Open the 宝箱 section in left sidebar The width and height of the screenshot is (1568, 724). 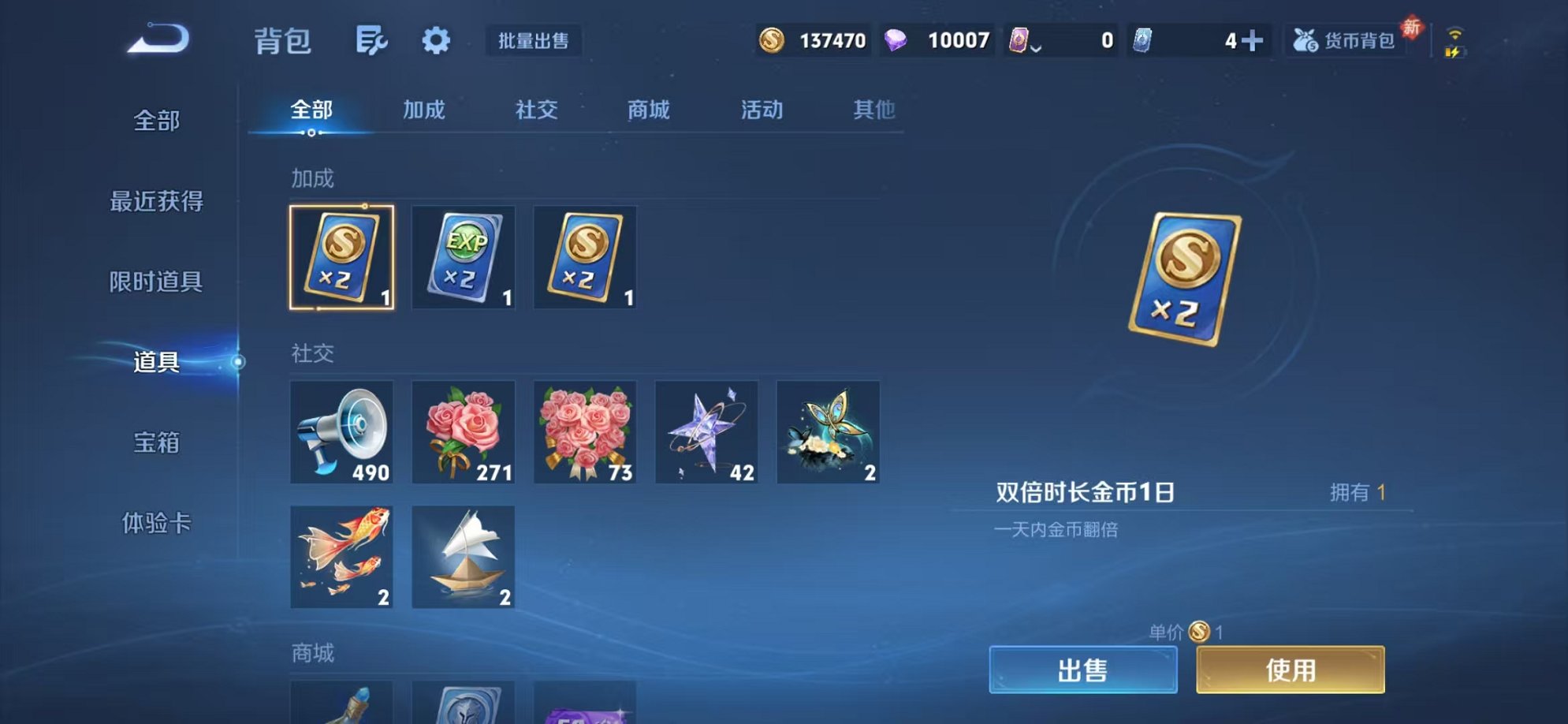(157, 444)
